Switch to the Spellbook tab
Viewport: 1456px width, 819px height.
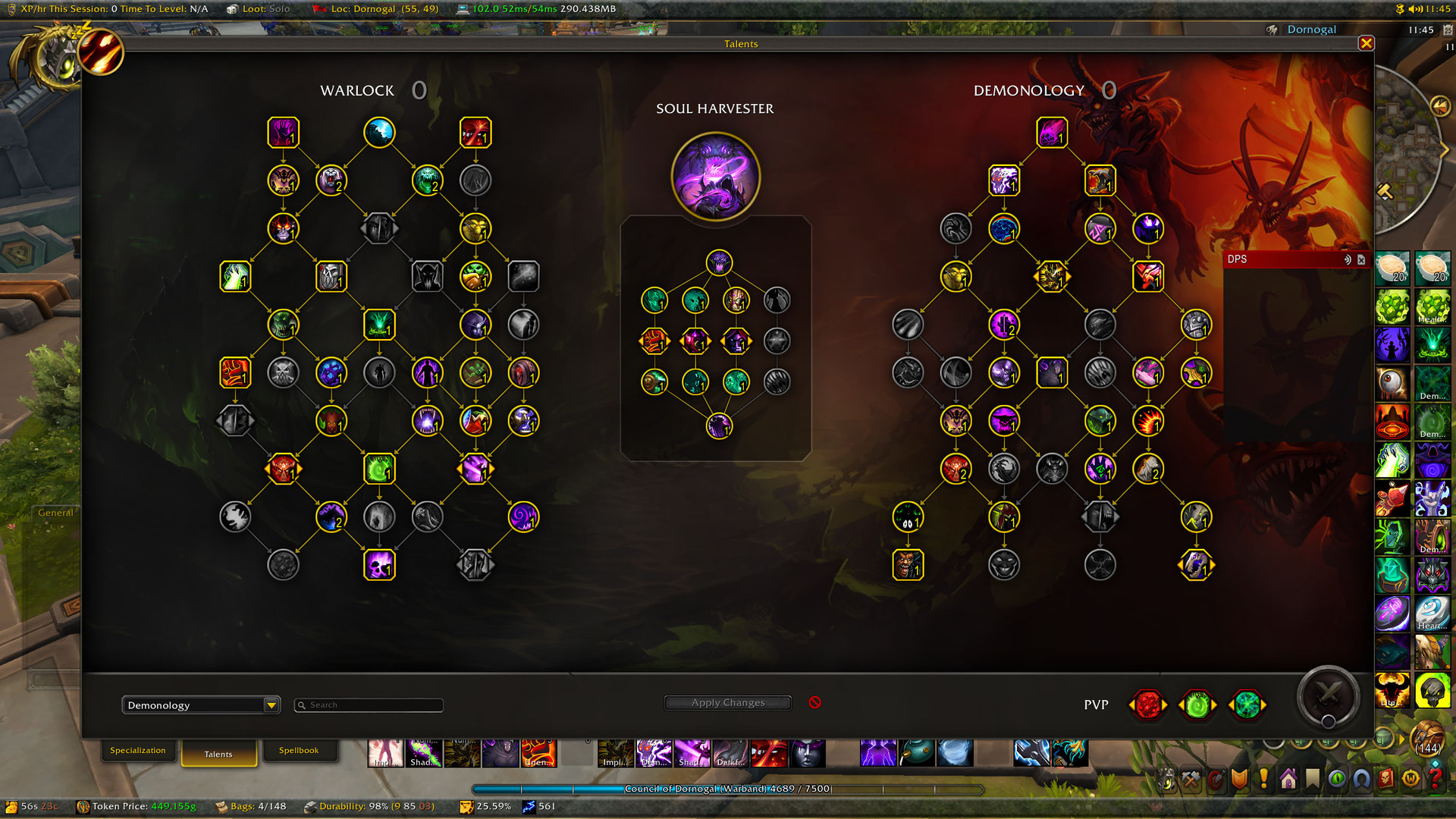(x=300, y=749)
